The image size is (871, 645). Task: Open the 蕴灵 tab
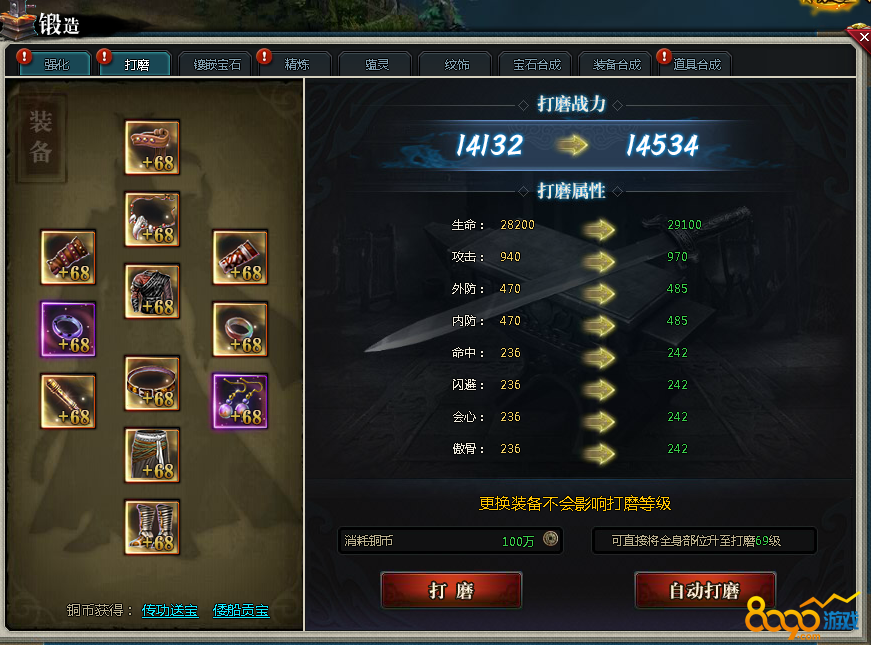(x=377, y=65)
